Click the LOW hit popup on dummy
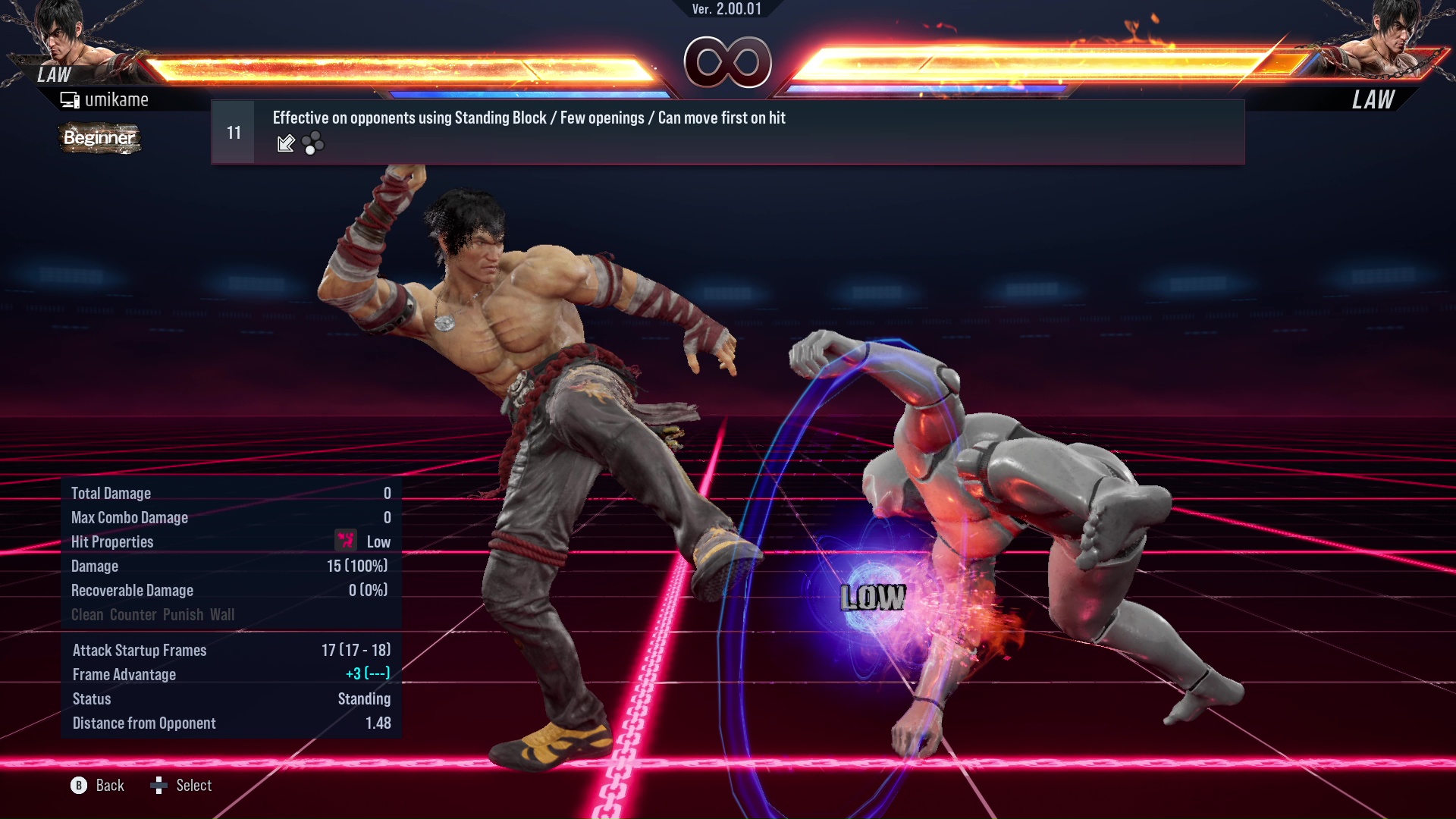Screen dimensions: 1456x819 pos(872,597)
